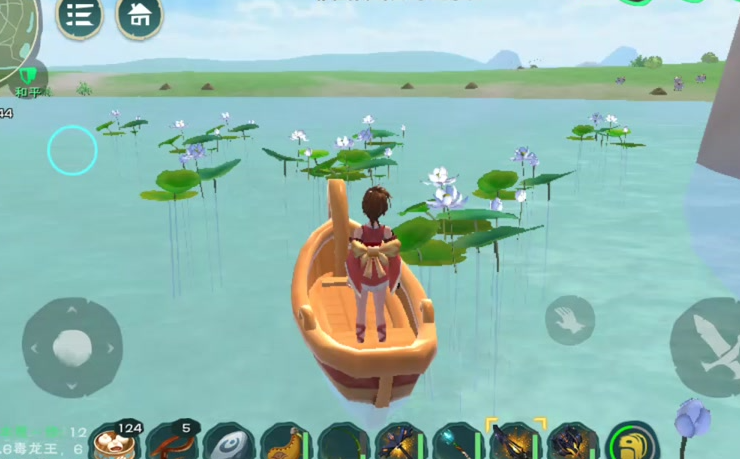The image size is (740, 459).
Task: Open the yellow backpack inventory button
Action: (x=632, y=443)
